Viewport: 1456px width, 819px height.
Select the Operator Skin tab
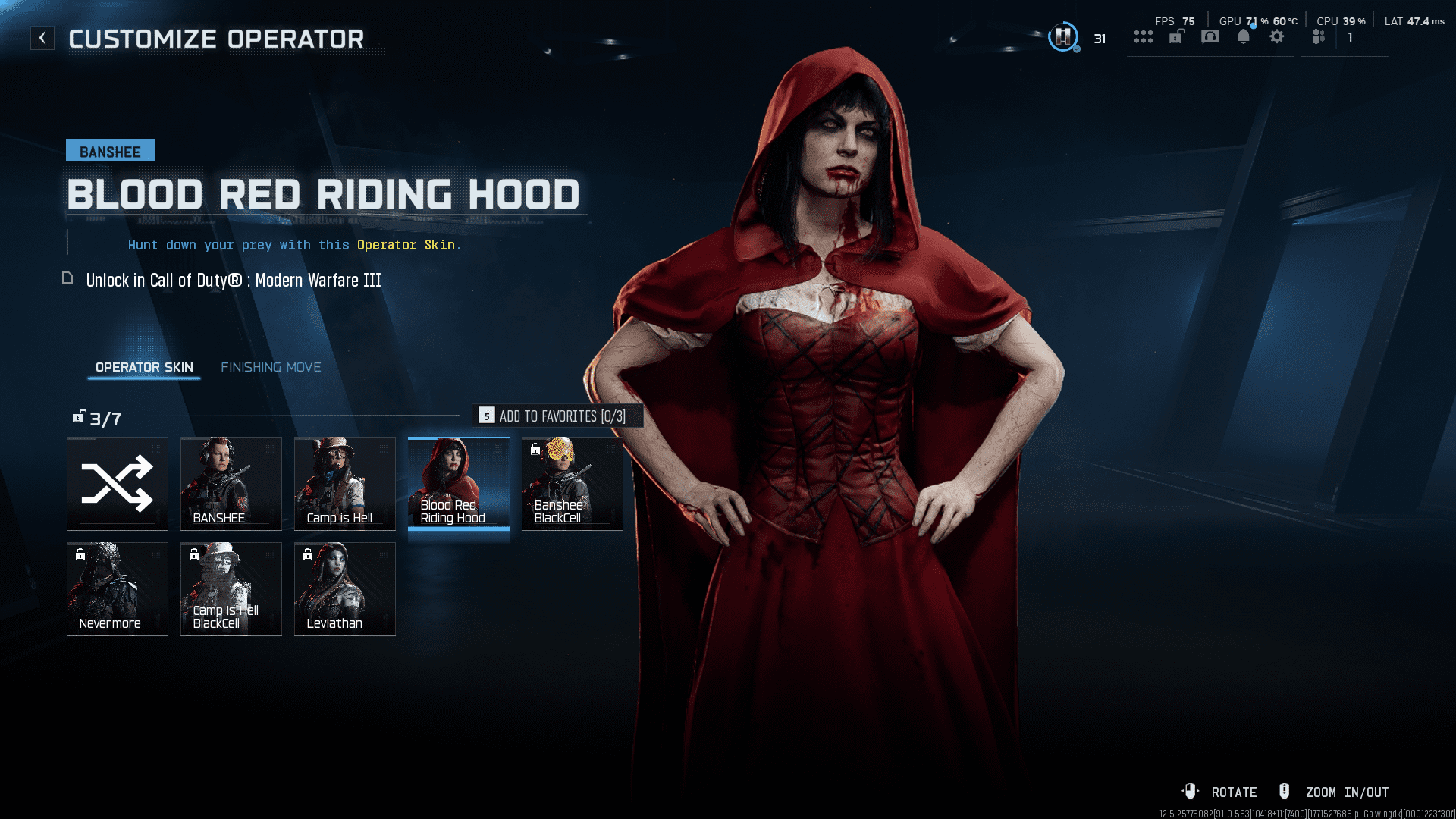[144, 367]
